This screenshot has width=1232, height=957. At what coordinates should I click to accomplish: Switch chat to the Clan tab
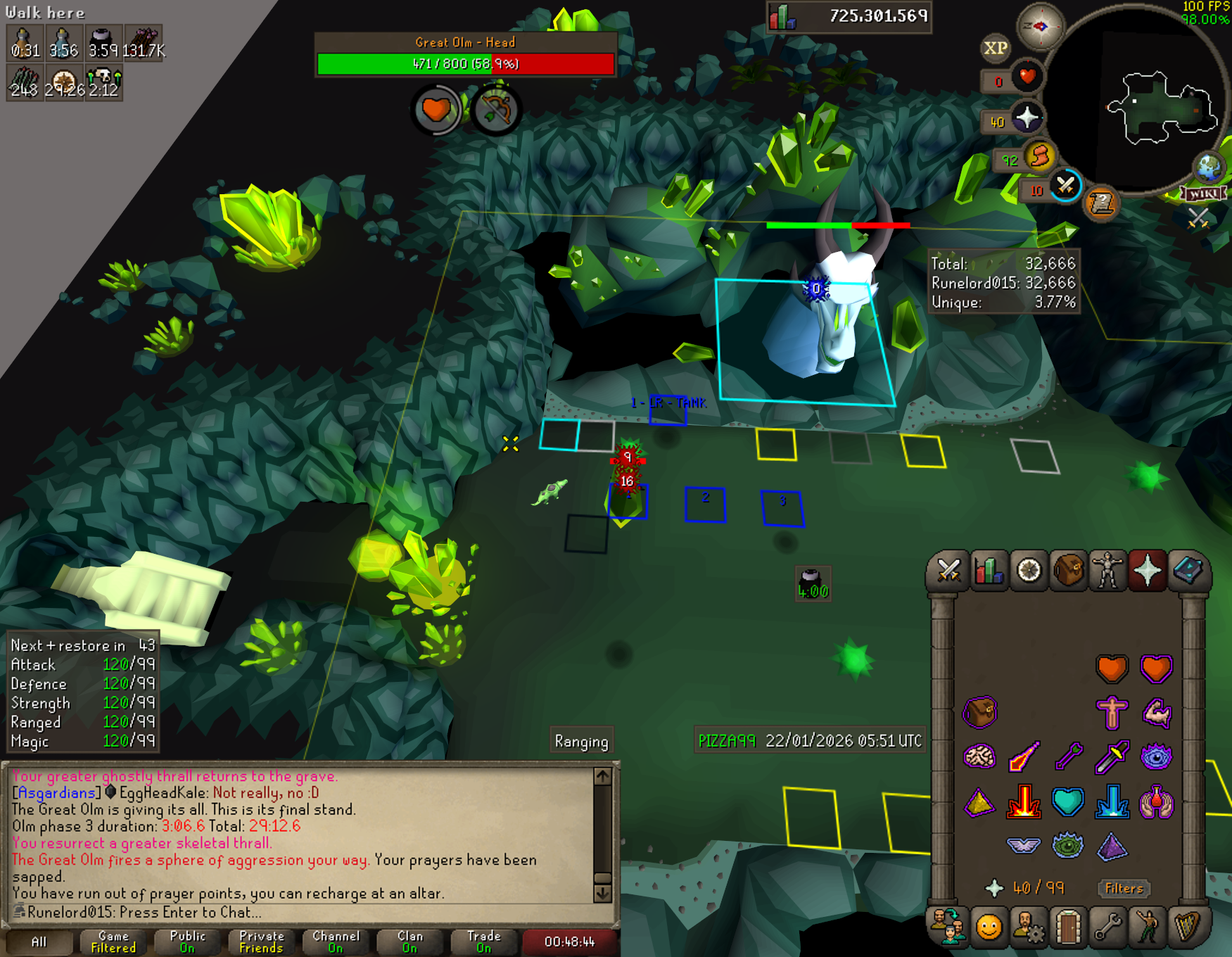[410, 942]
